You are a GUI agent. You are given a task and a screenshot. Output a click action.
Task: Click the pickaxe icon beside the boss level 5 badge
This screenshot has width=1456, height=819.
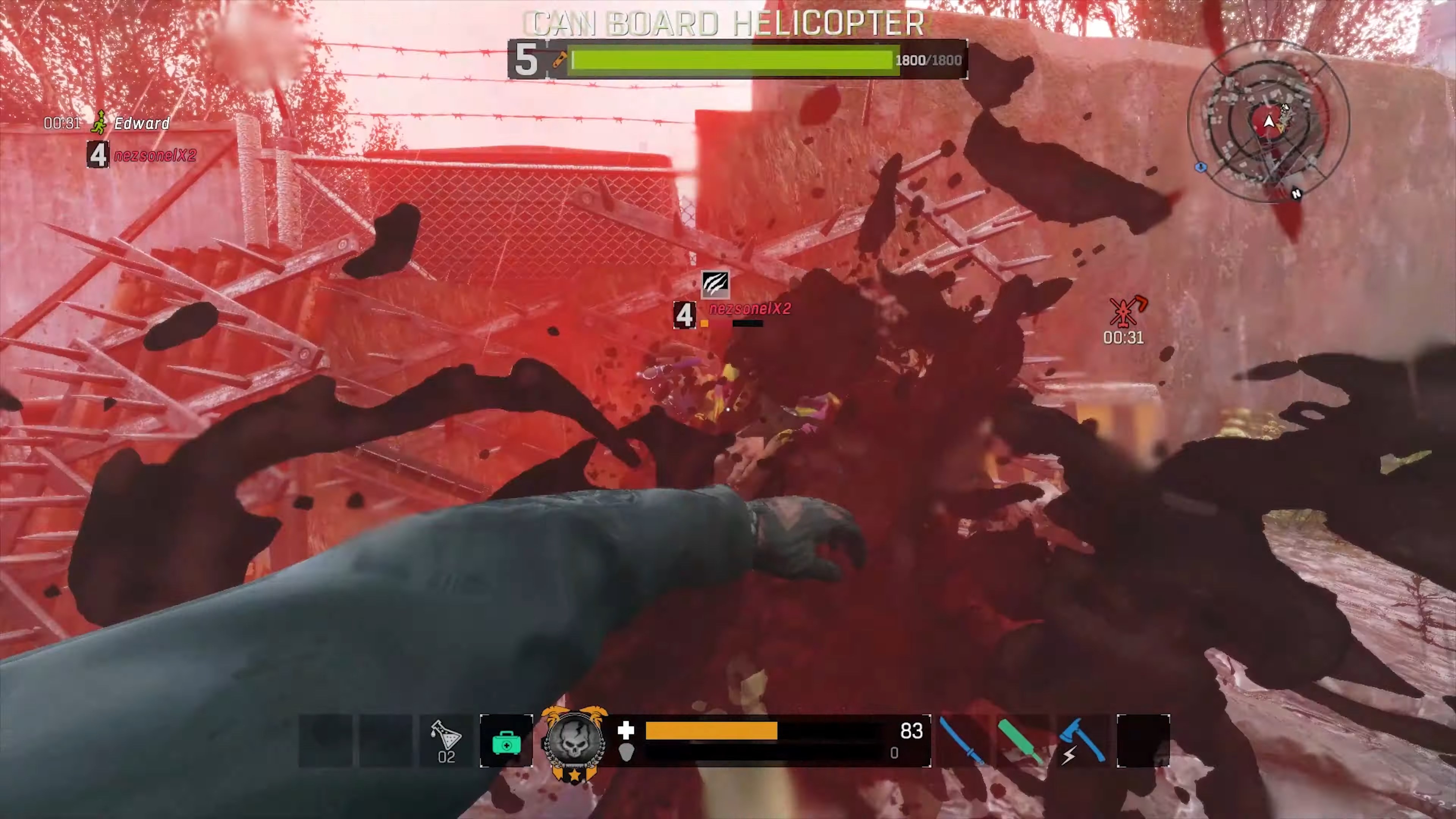click(559, 60)
